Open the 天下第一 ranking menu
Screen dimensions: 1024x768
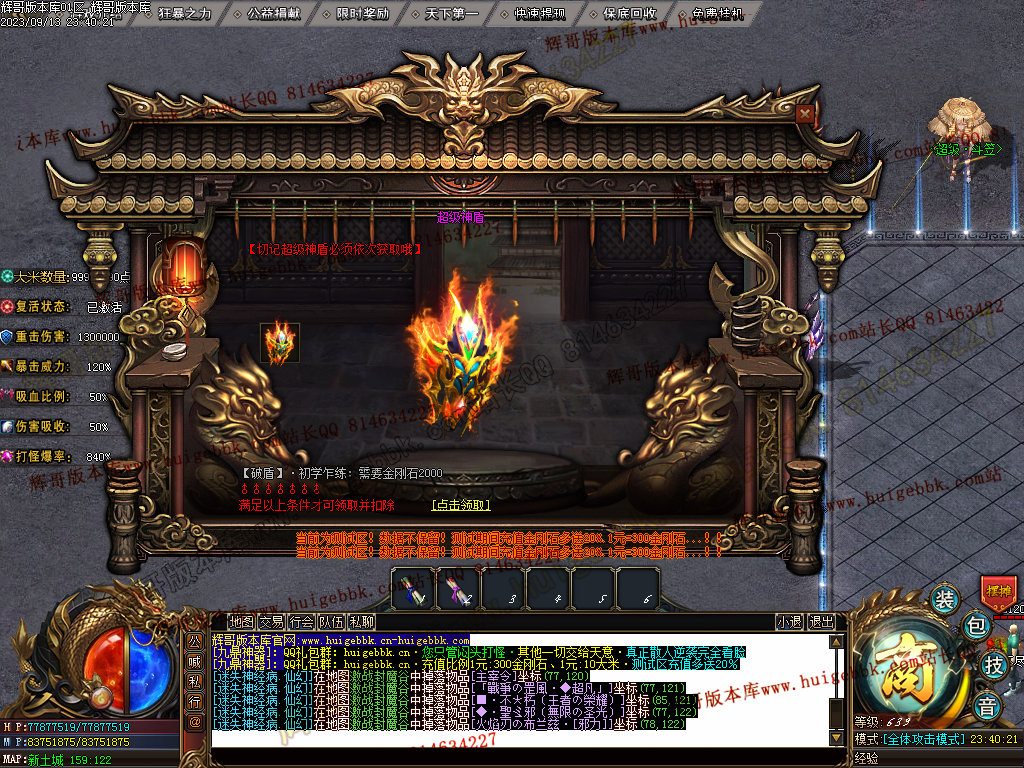451,14
